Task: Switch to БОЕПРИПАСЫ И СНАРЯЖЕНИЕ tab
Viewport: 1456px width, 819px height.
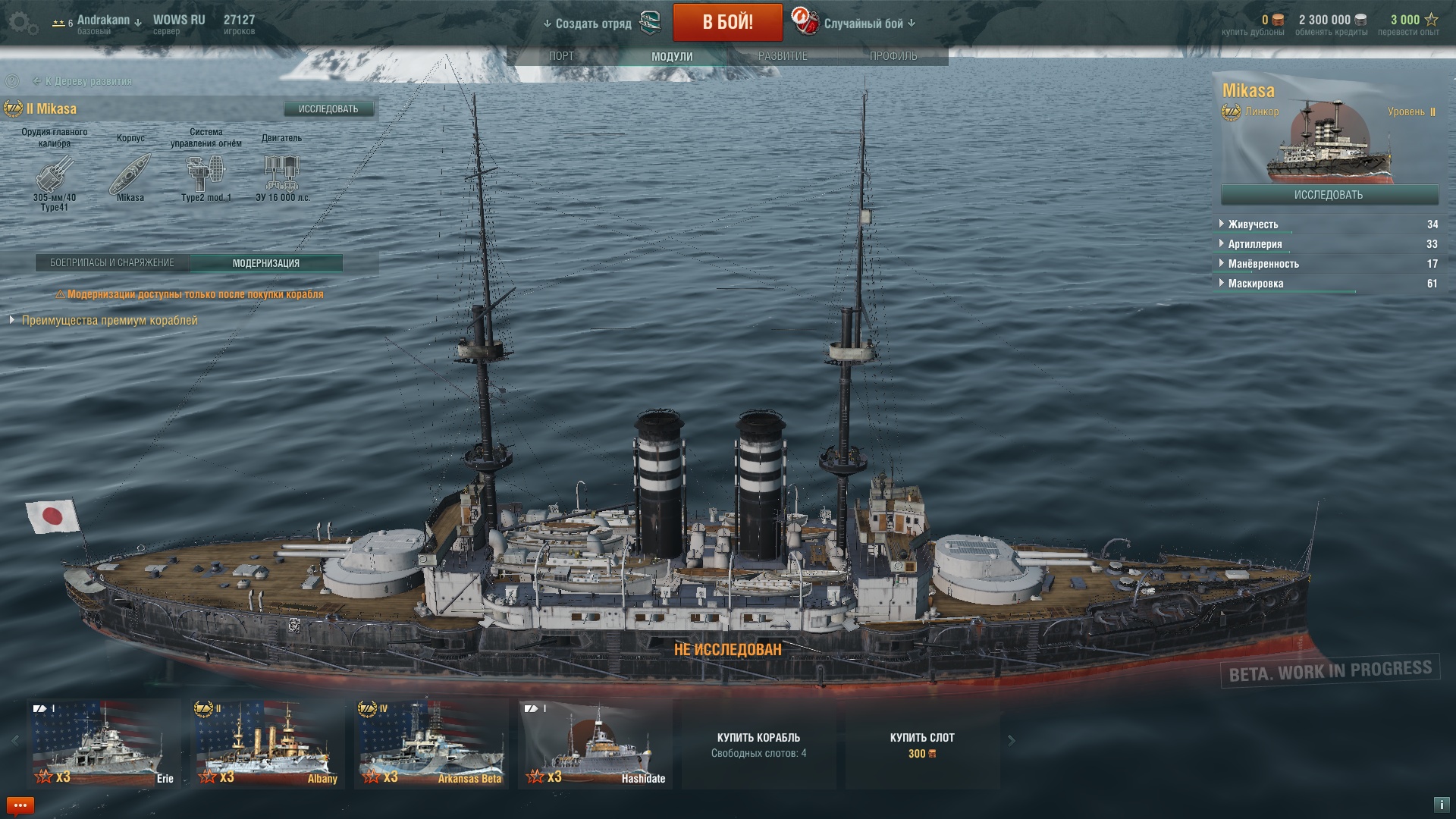Action: 112,263
